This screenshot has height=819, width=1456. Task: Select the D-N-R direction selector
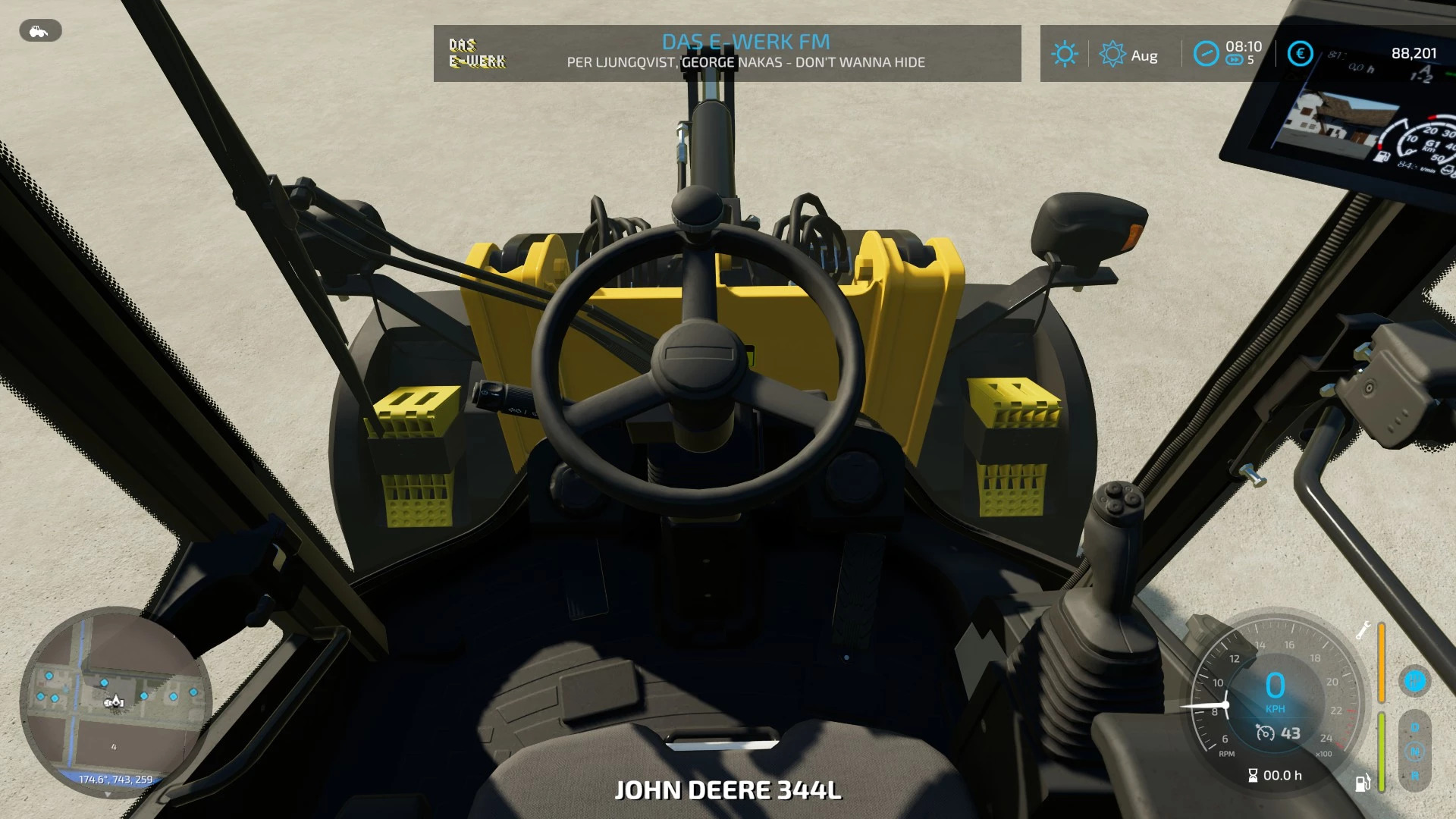[x=1414, y=751]
